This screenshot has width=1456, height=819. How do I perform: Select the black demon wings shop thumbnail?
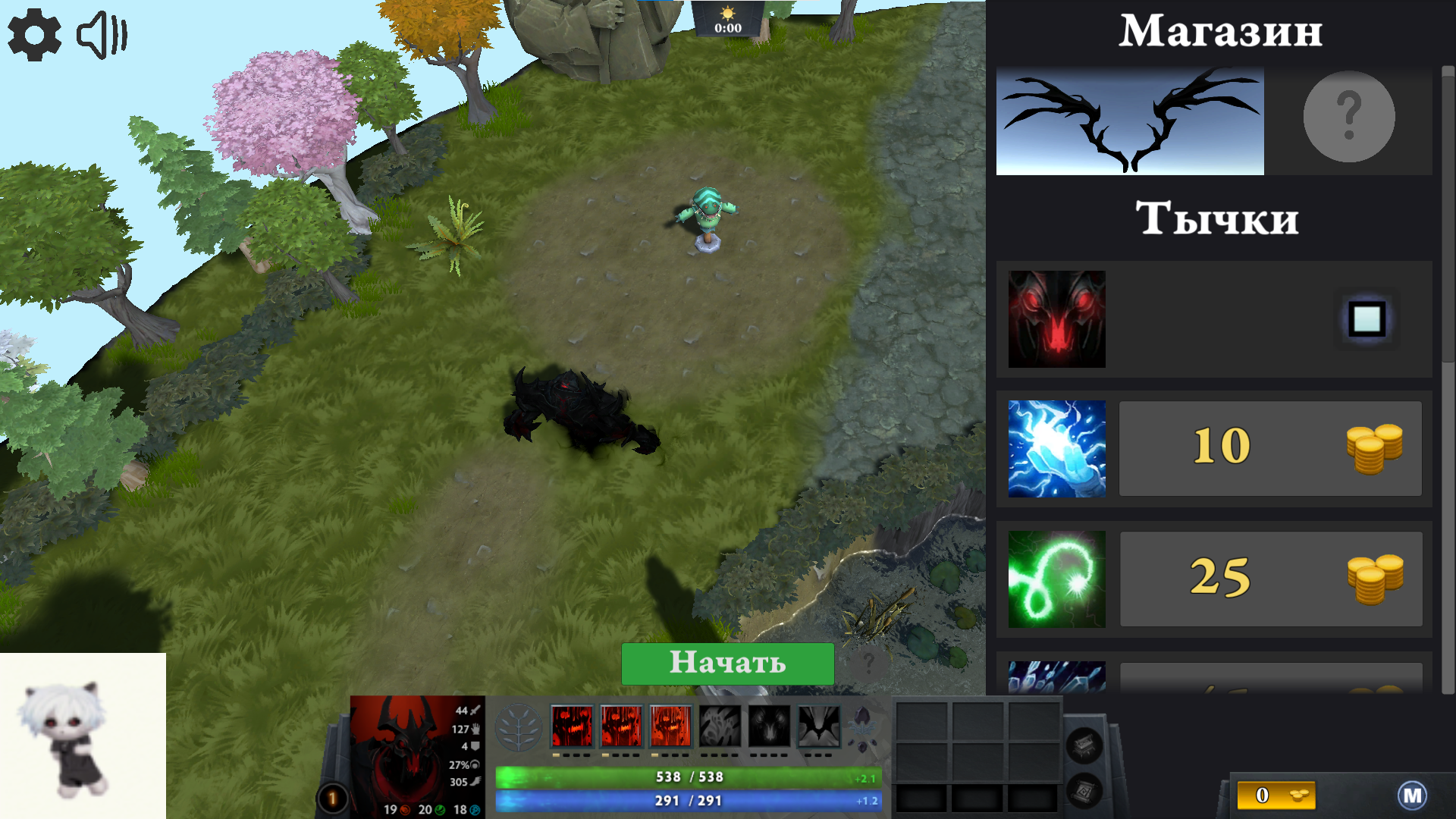(x=1130, y=121)
